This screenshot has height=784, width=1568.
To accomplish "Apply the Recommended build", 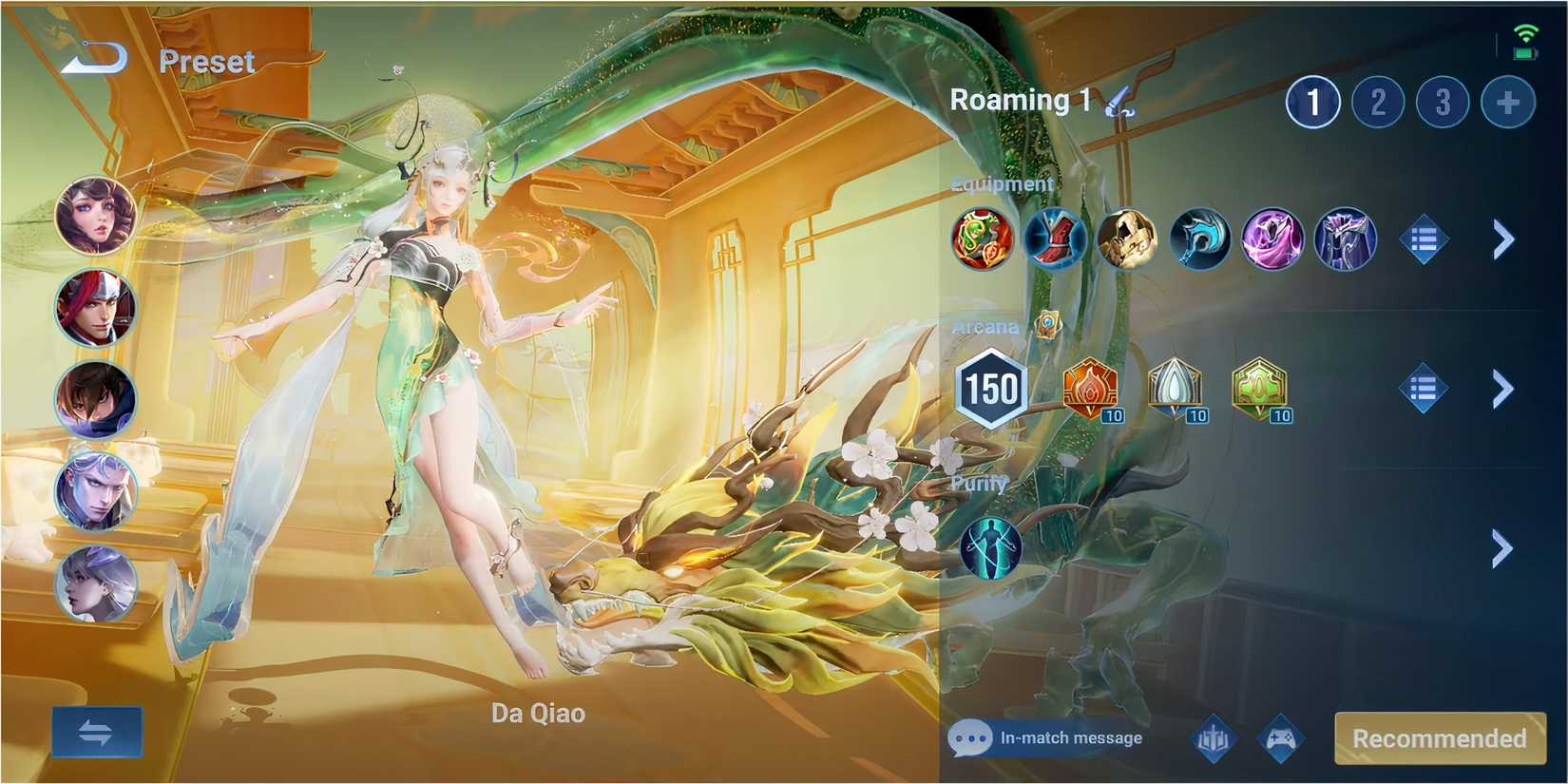I will tap(1439, 737).
